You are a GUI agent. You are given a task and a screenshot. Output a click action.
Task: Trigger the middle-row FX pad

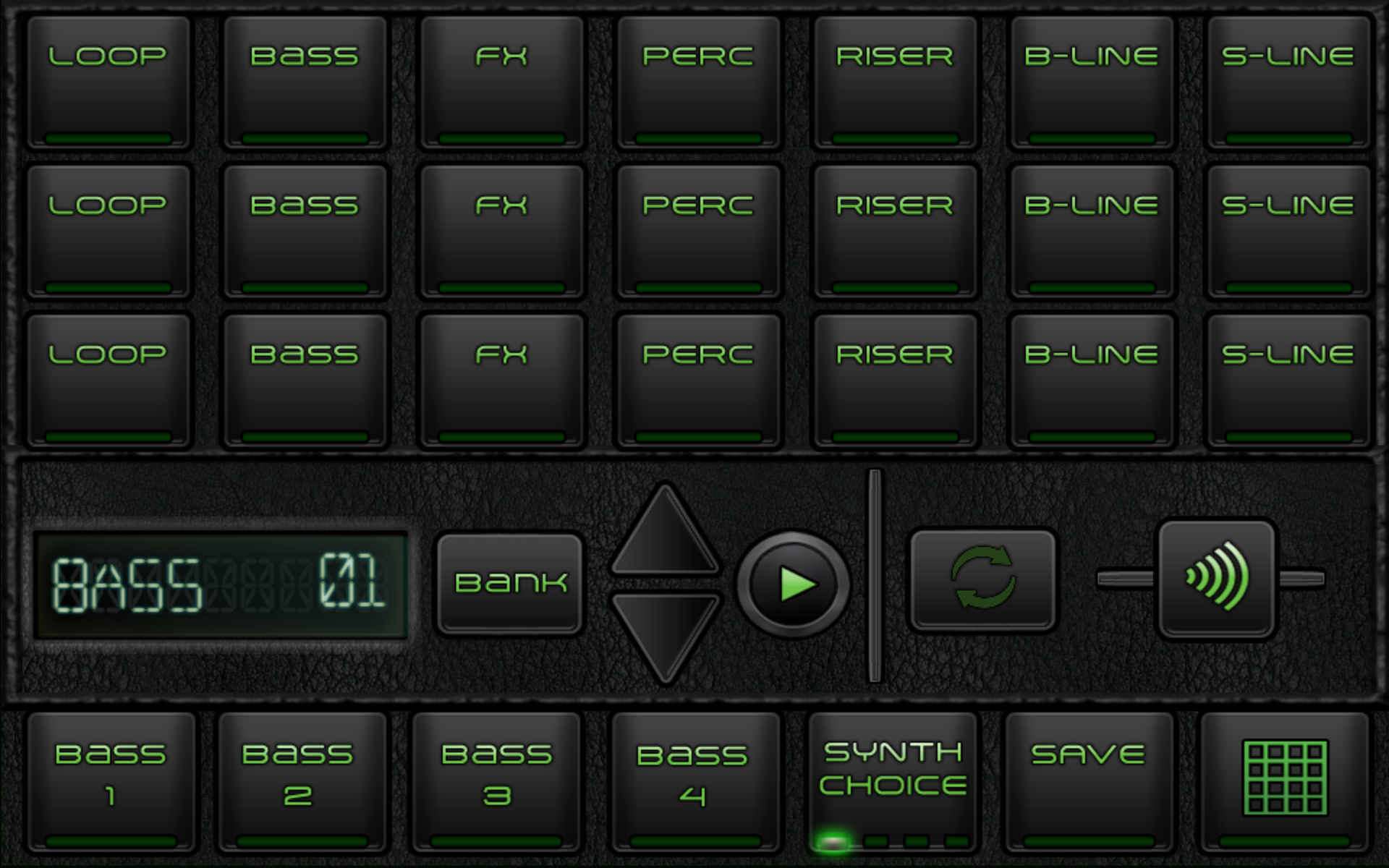click(x=501, y=231)
